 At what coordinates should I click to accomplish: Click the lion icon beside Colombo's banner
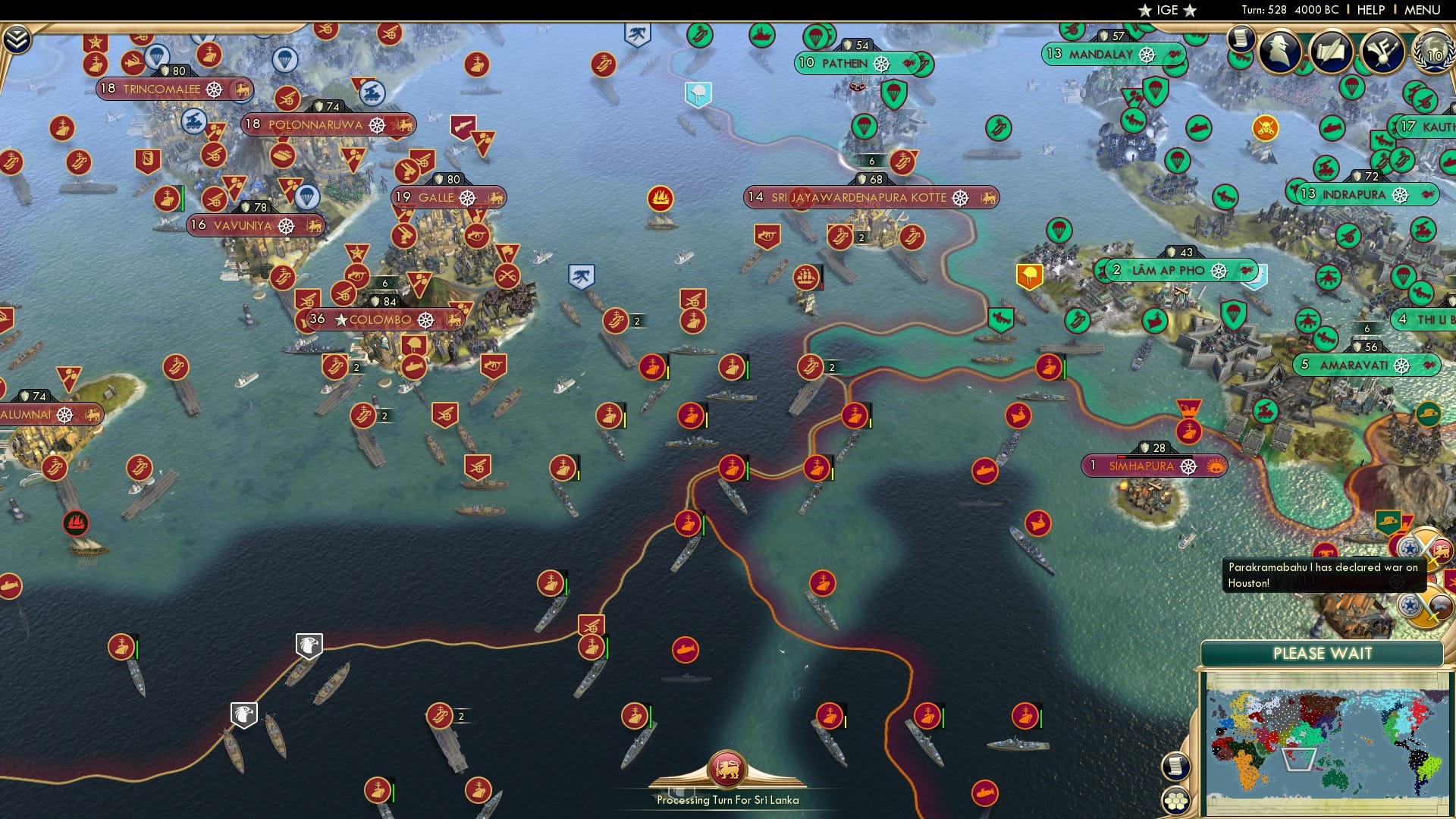click(453, 320)
